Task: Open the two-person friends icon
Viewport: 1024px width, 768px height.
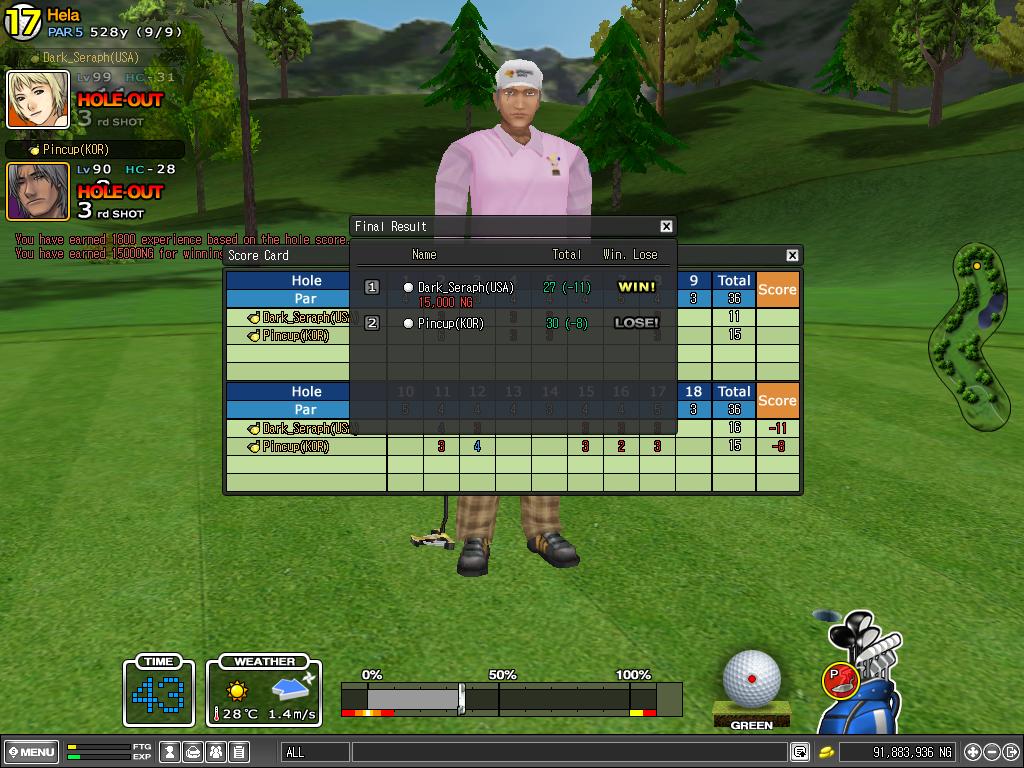Action: (x=215, y=752)
